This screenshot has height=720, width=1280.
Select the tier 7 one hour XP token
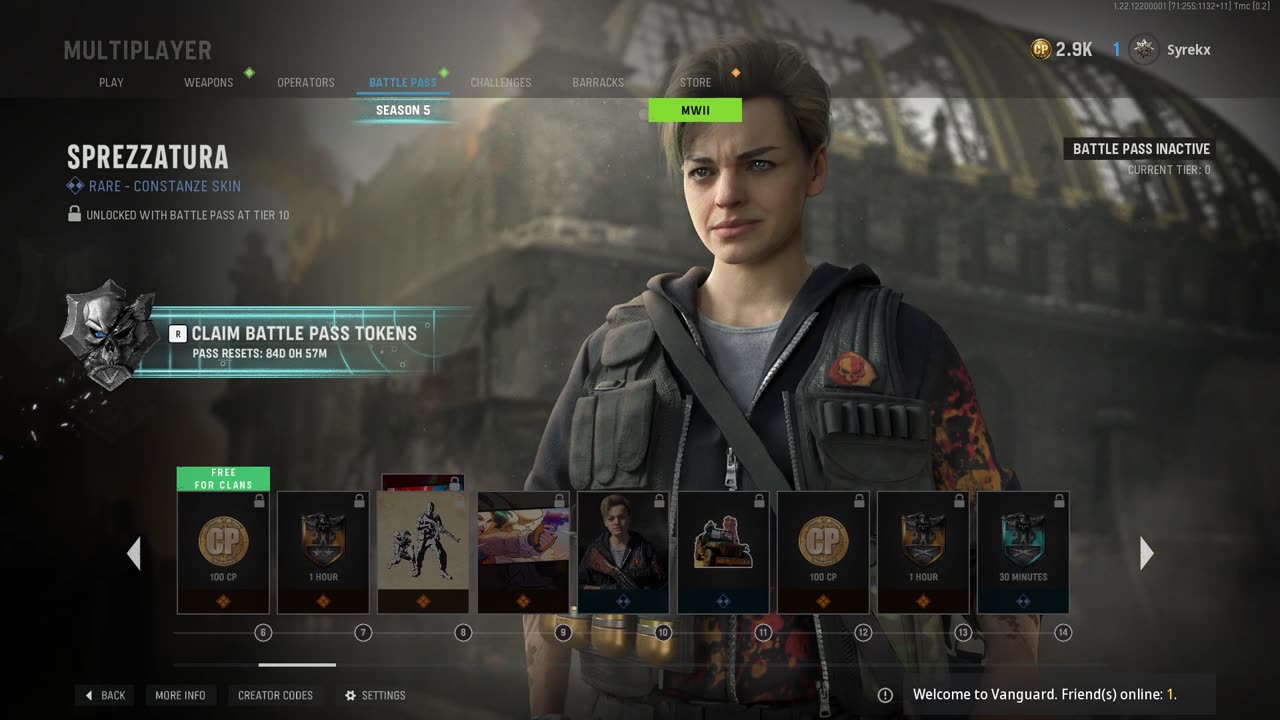[x=323, y=551]
